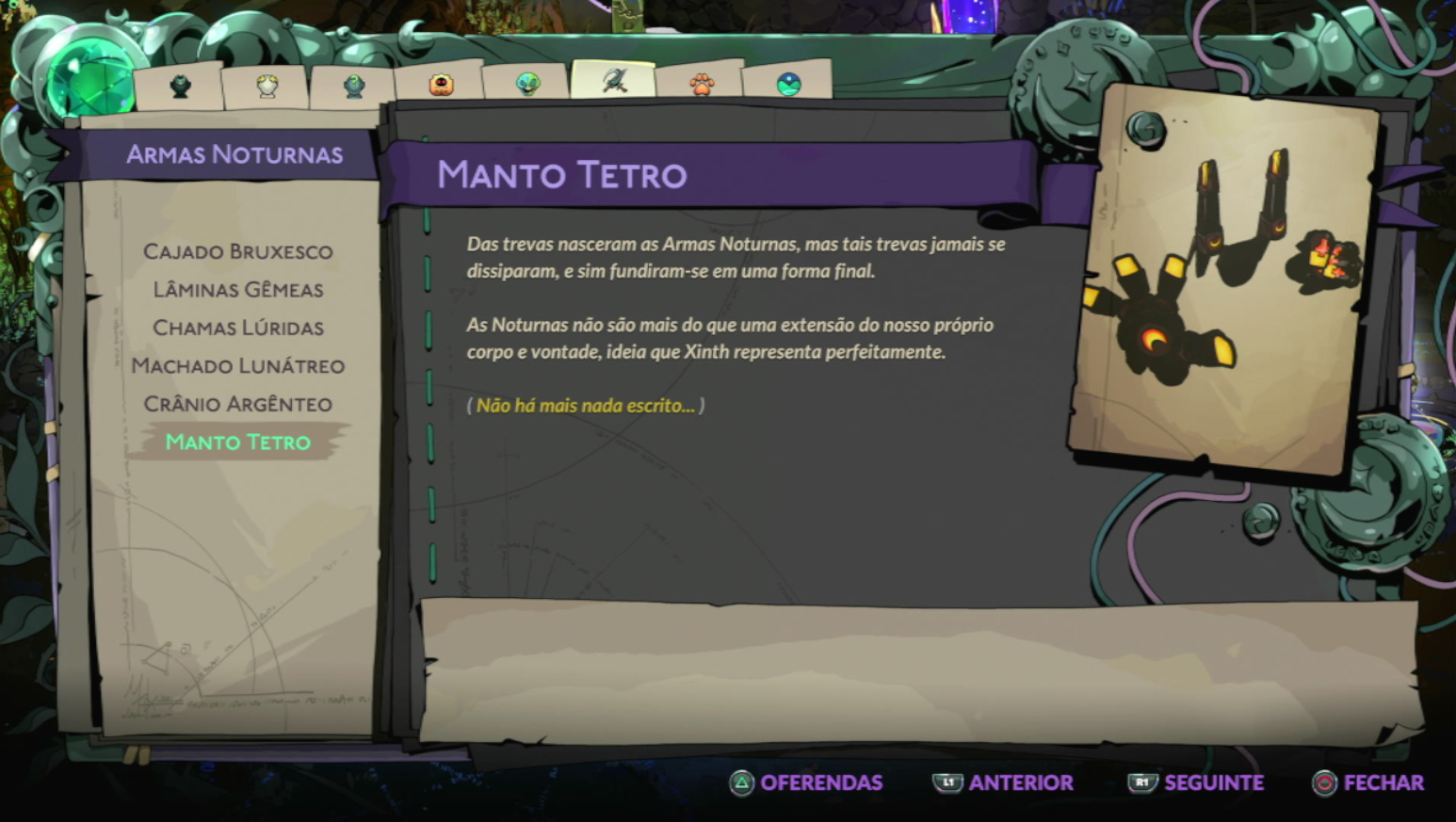Select Machado Lunátreo in the list
This screenshot has height=822, width=1456.
tap(237, 366)
